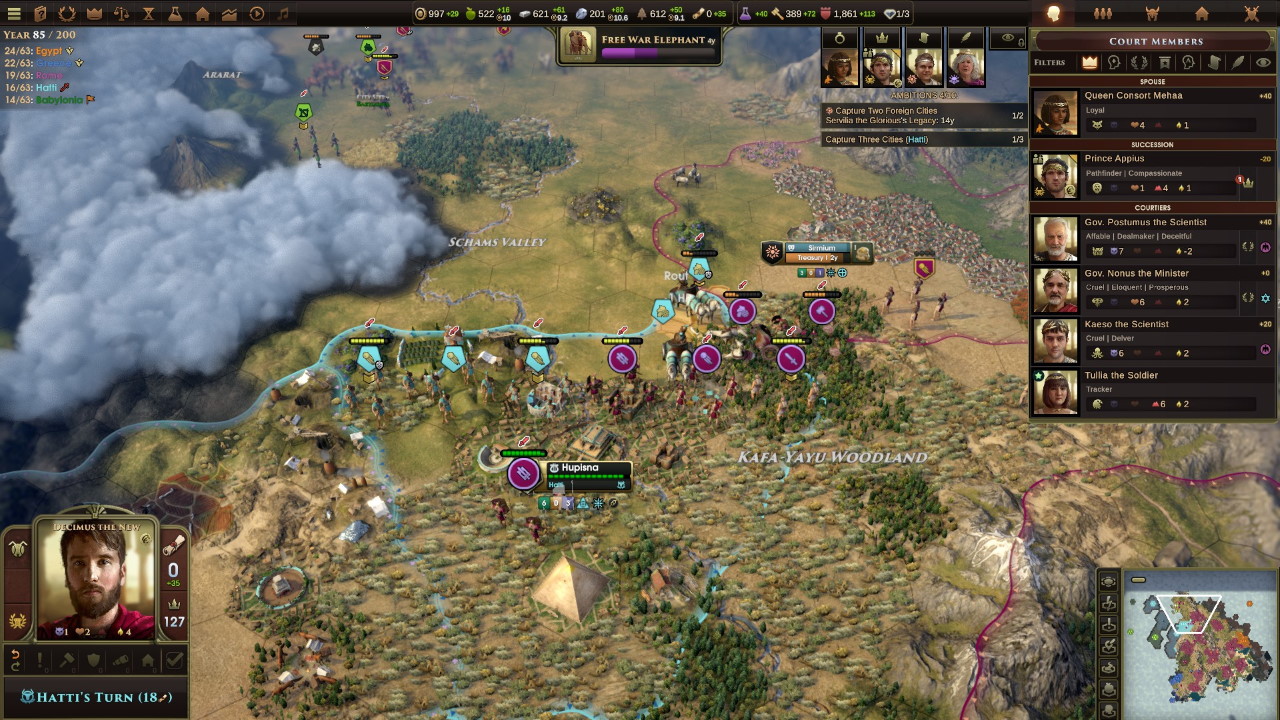The width and height of the screenshot is (1280, 720).
Task: Open Decimus the New leader portrait
Action: click(96, 580)
